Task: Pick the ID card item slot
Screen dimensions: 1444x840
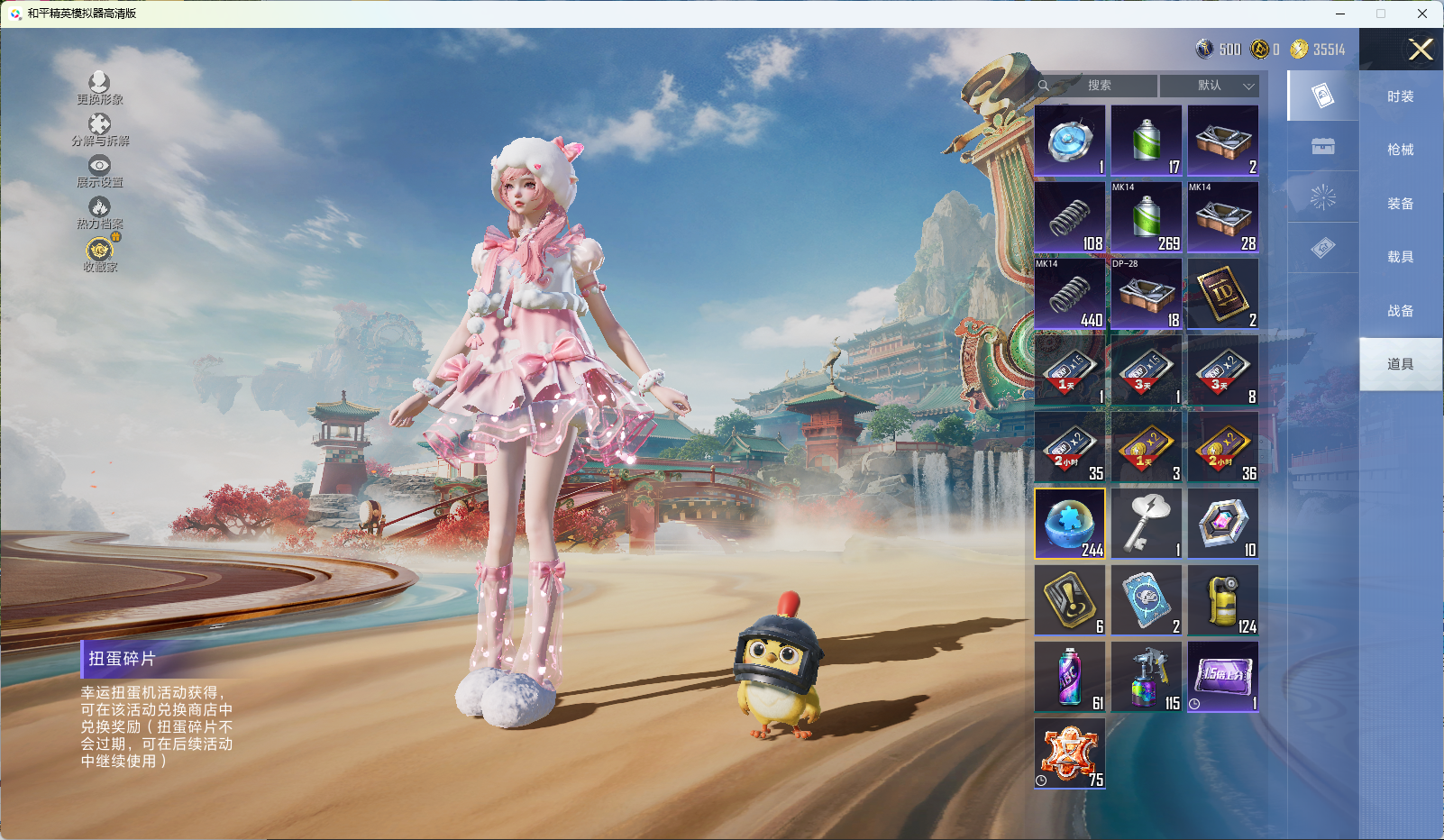Action: point(1223,294)
